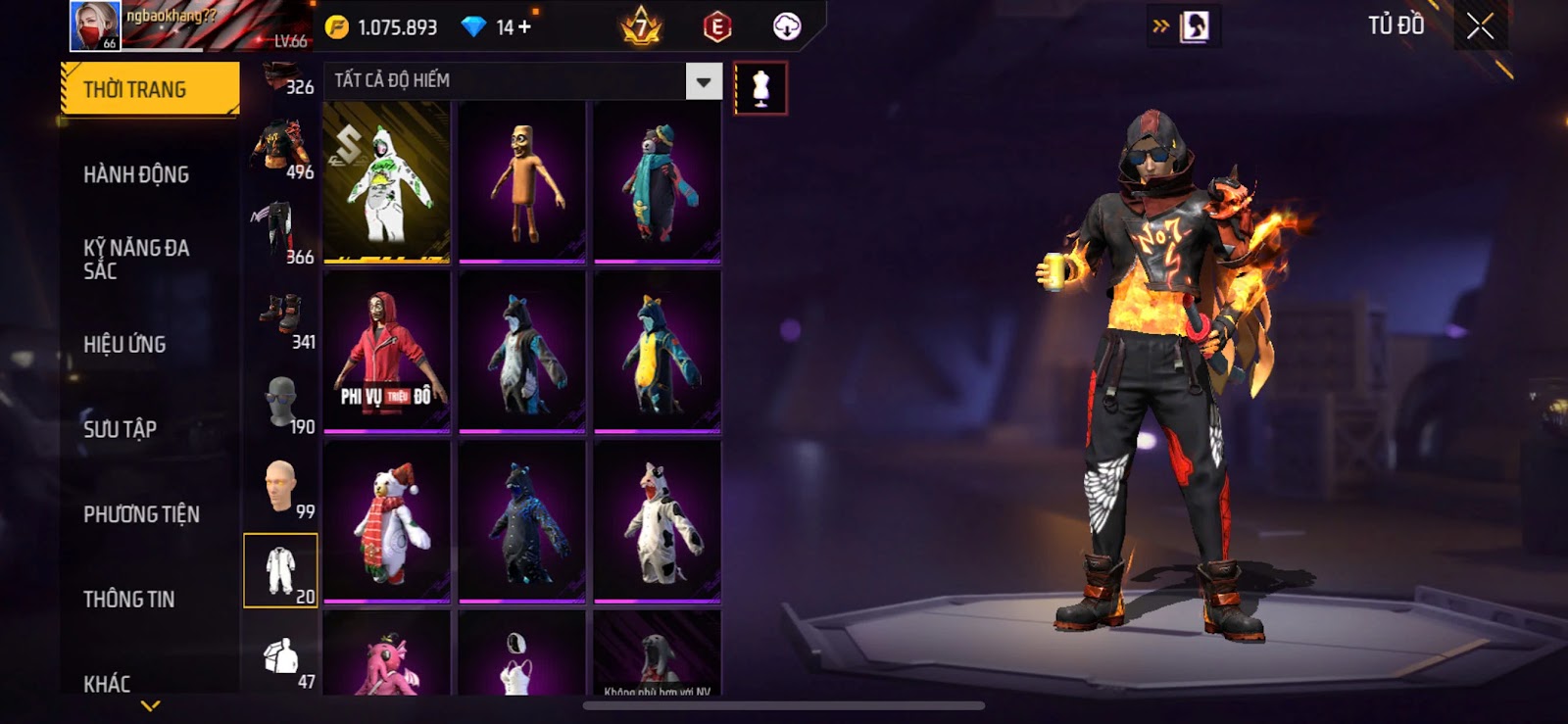Go to the Sưu Tập tab
This screenshot has height=724, width=1568.
tap(120, 429)
